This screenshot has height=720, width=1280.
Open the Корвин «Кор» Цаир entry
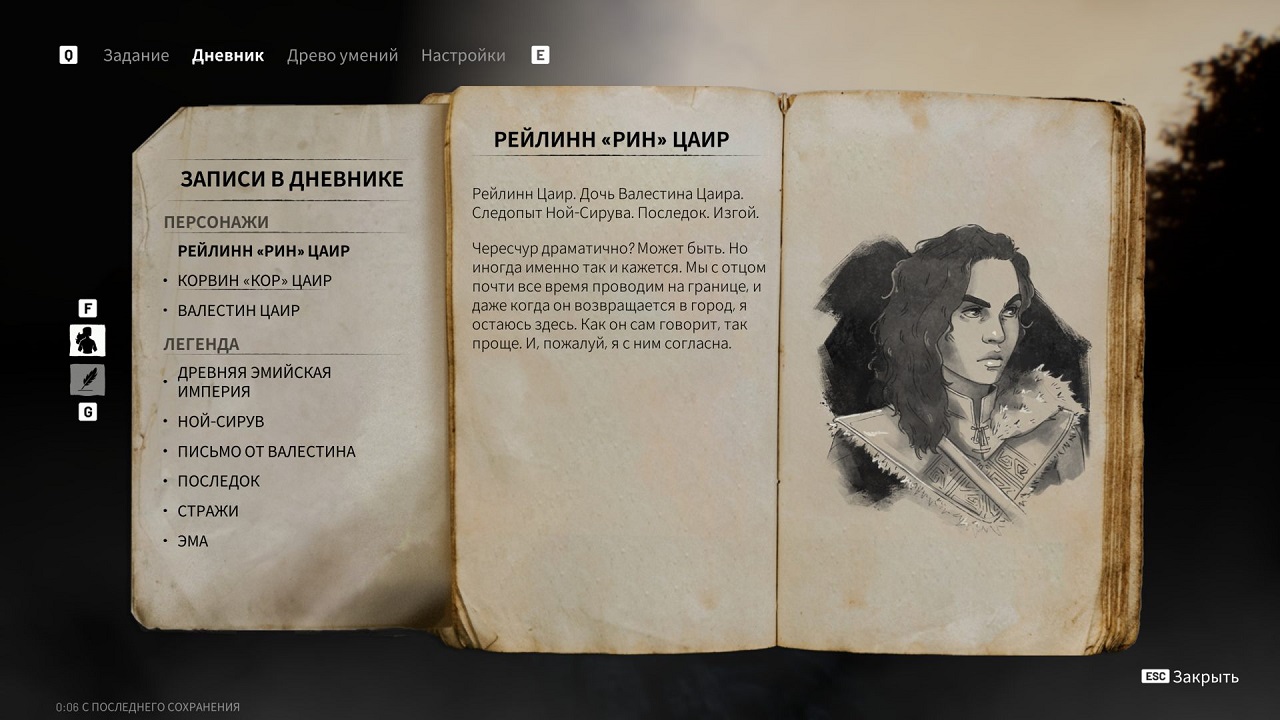254,281
